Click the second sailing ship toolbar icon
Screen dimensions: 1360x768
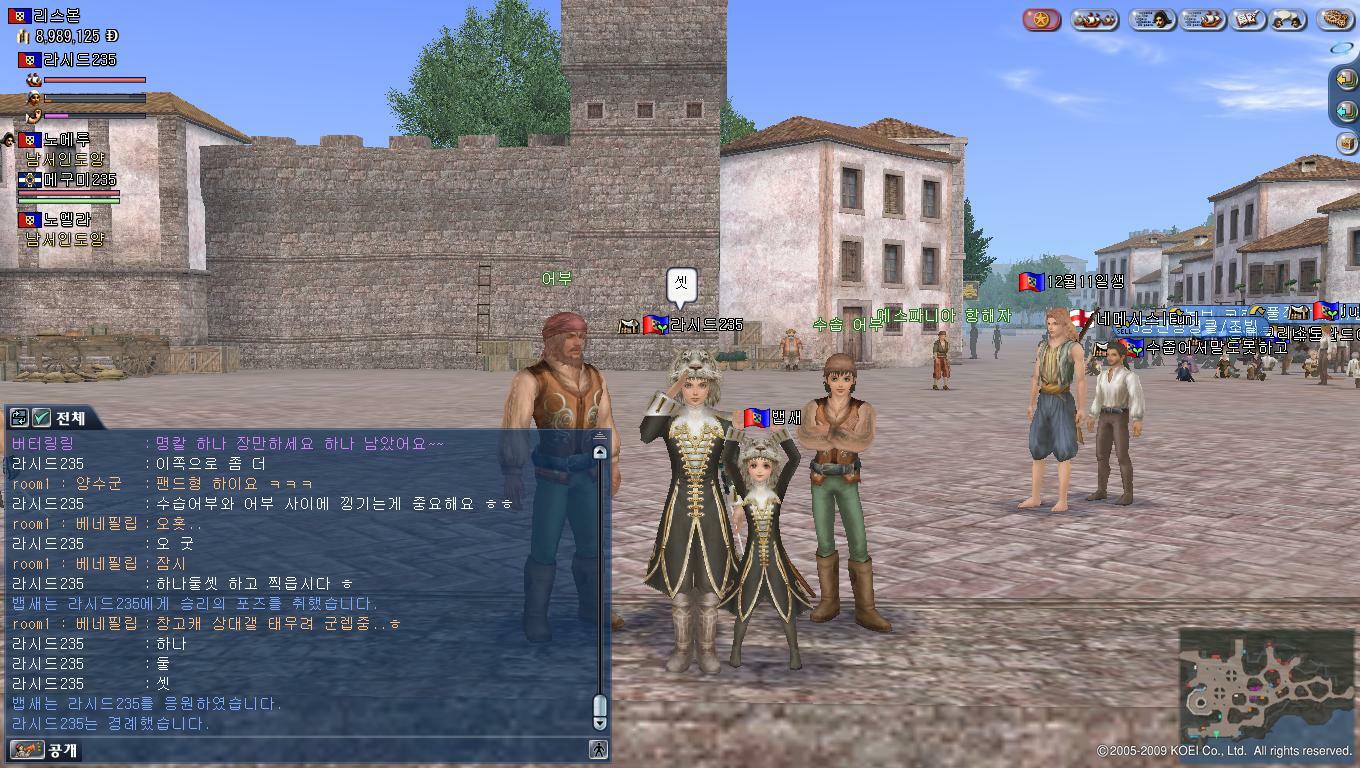point(1201,18)
